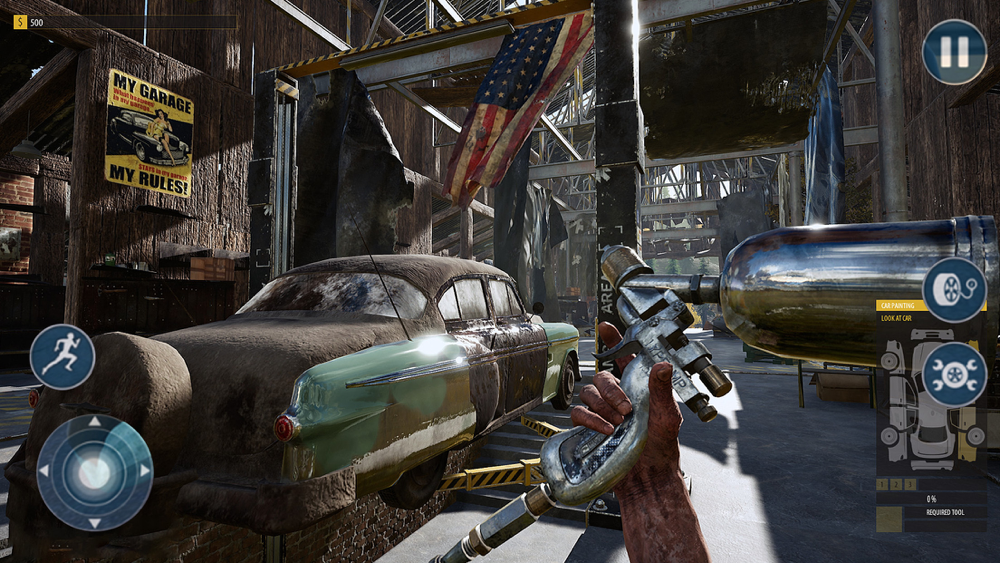
Task: Tap the virtual movement joystick
Action: click(94, 472)
